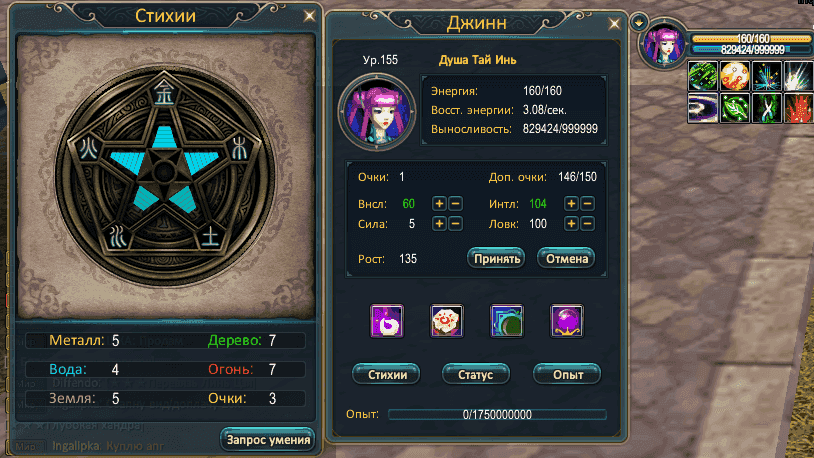This screenshot has width=814, height=458.
Task: Increase Вынсл with the plus button
Action: coord(439,204)
